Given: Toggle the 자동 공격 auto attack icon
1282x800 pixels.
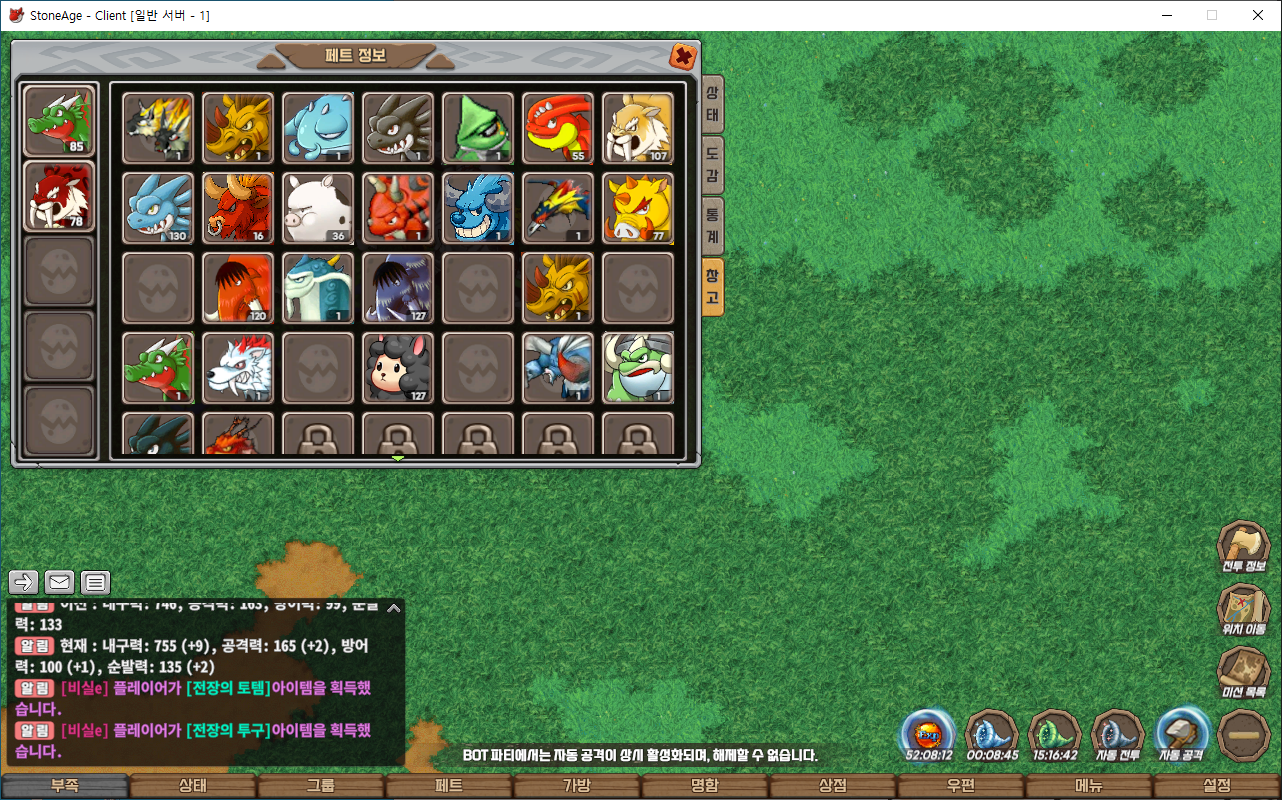Looking at the screenshot, I should (1181, 735).
